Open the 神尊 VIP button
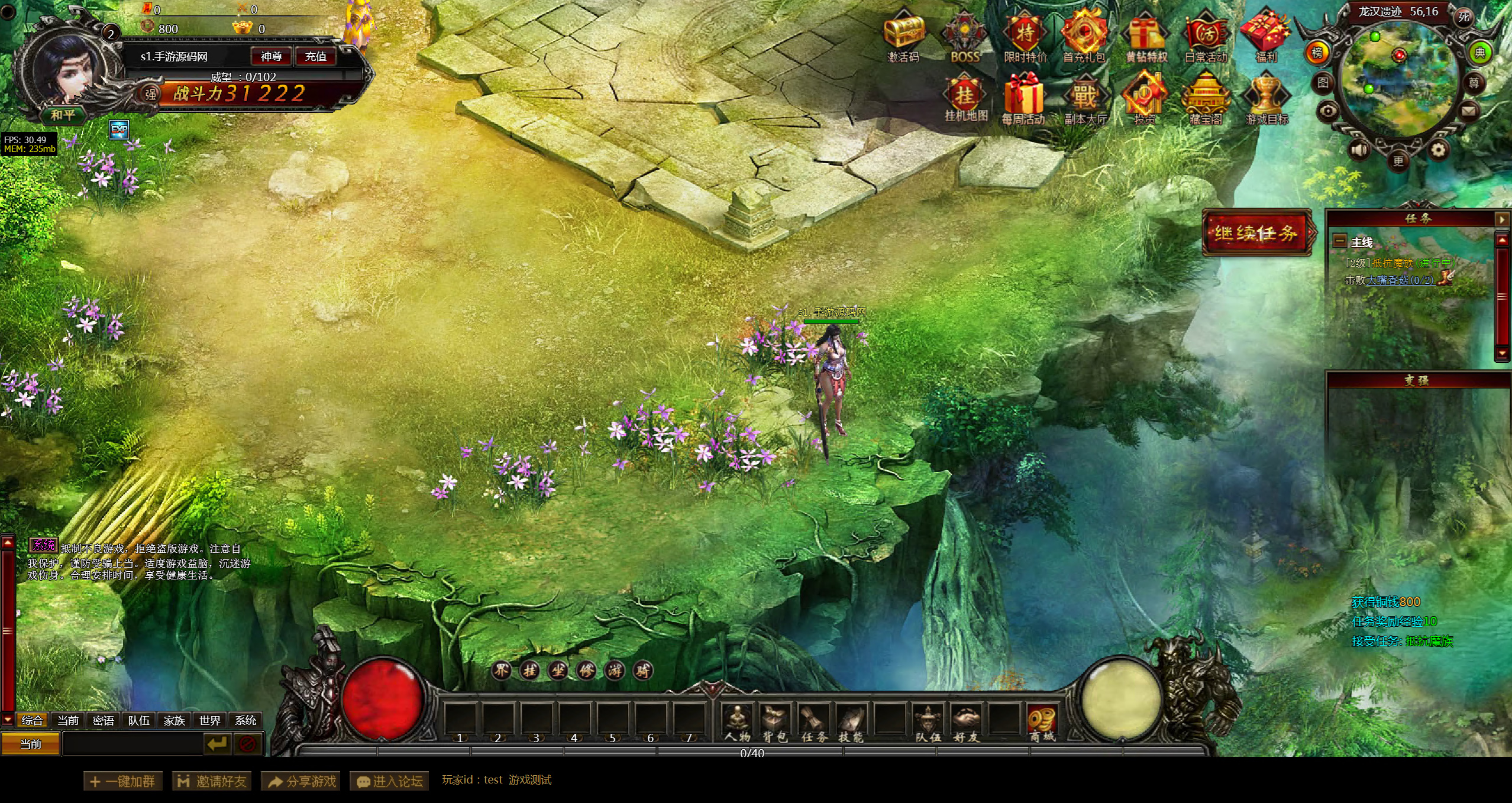Image resolution: width=1512 pixels, height=803 pixels. (272, 57)
